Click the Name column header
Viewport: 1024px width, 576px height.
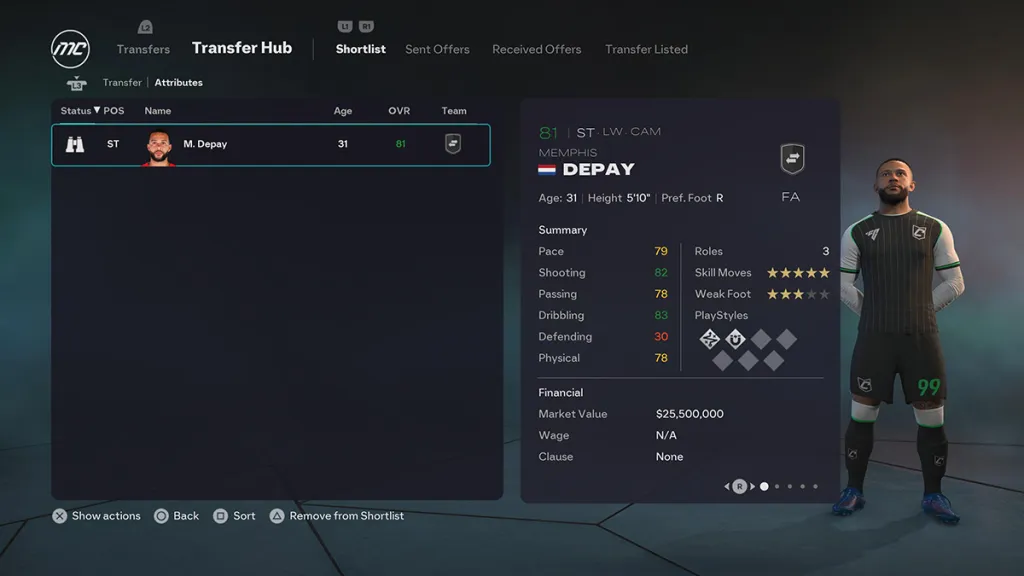pos(158,111)
